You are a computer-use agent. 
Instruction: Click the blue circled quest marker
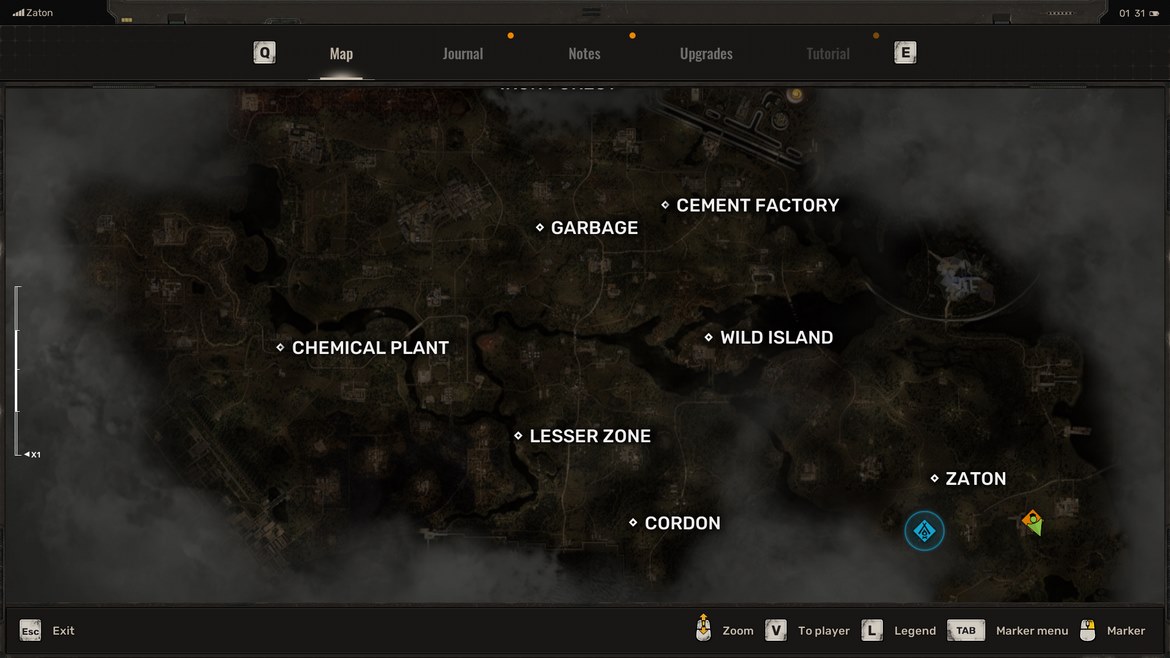[924, 531]
